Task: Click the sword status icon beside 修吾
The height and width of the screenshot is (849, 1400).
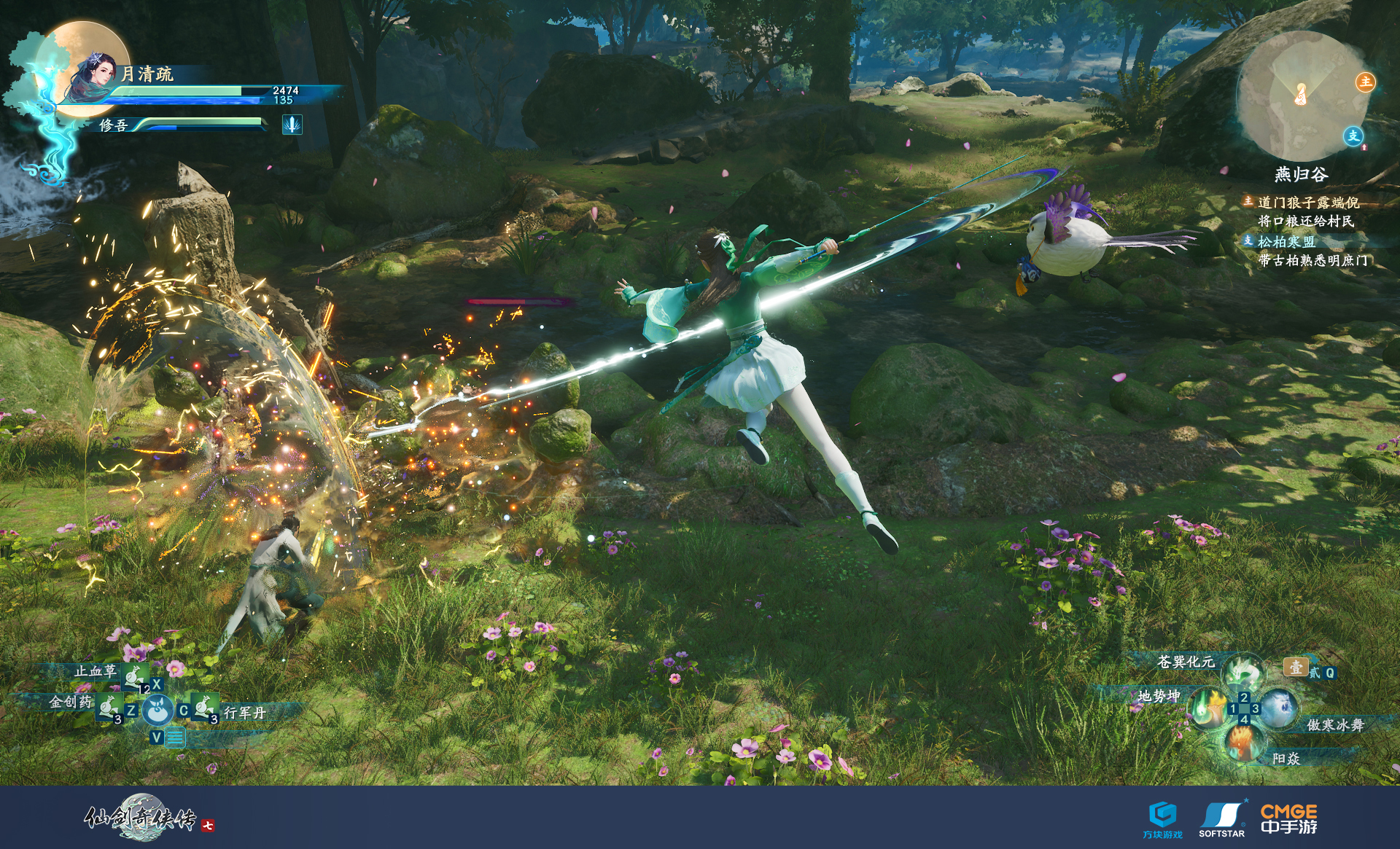Action: pyautogui.click(x=292, y=125)
